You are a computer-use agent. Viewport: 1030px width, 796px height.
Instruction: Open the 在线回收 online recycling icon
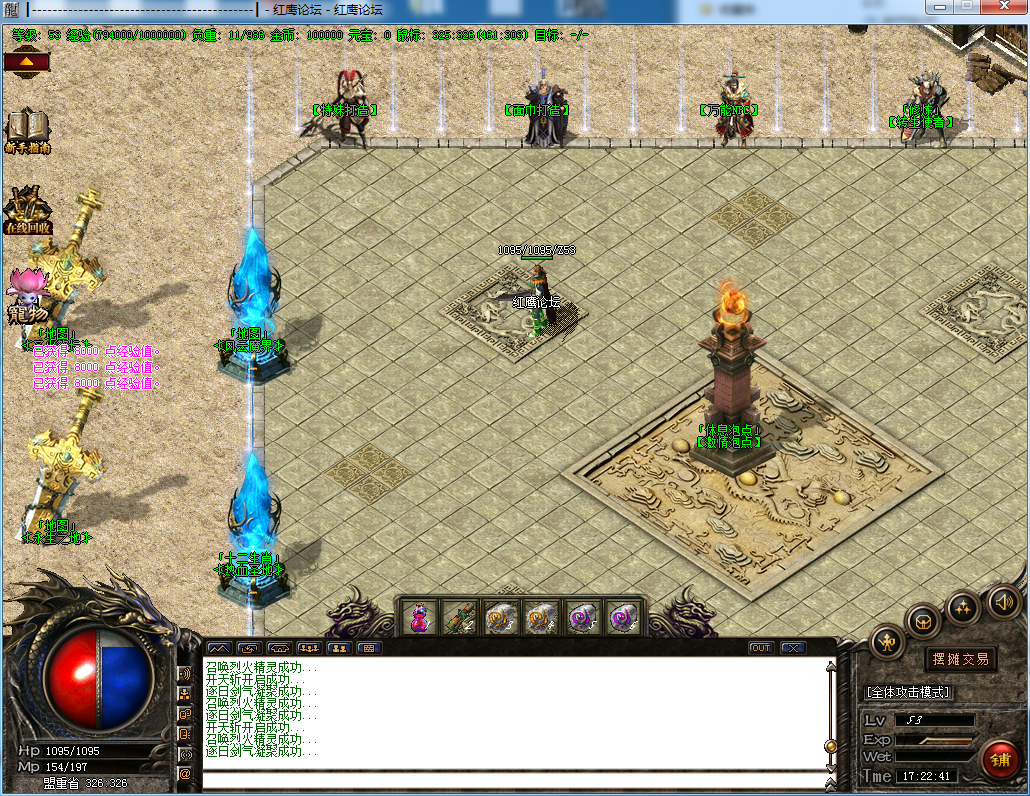click(x=27, y=211)
